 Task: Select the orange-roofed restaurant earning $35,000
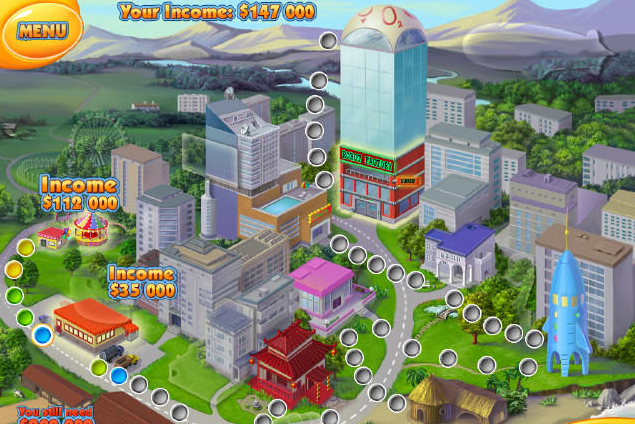pos(94,320)
